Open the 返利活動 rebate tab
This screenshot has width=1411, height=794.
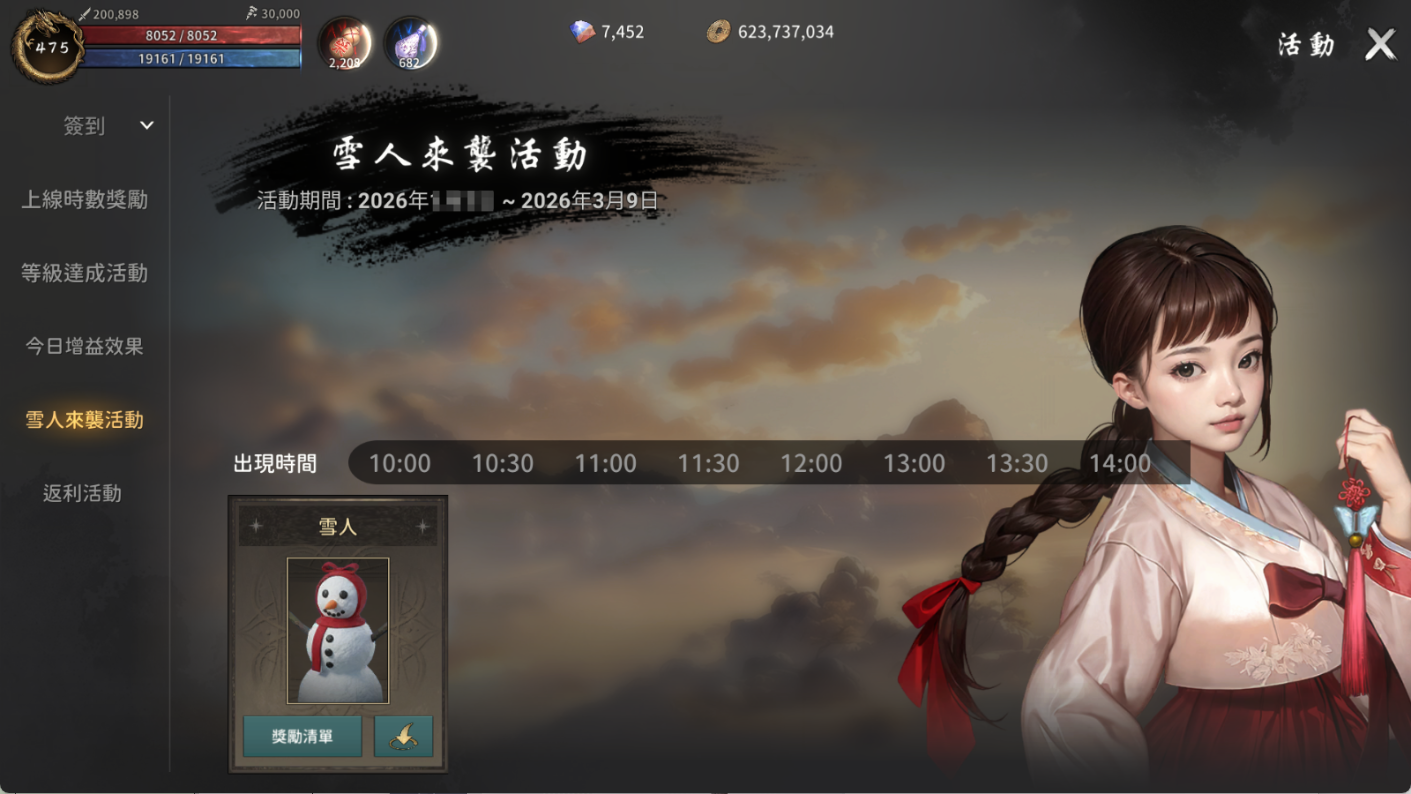pyautogui.click(x=82, y=493)
